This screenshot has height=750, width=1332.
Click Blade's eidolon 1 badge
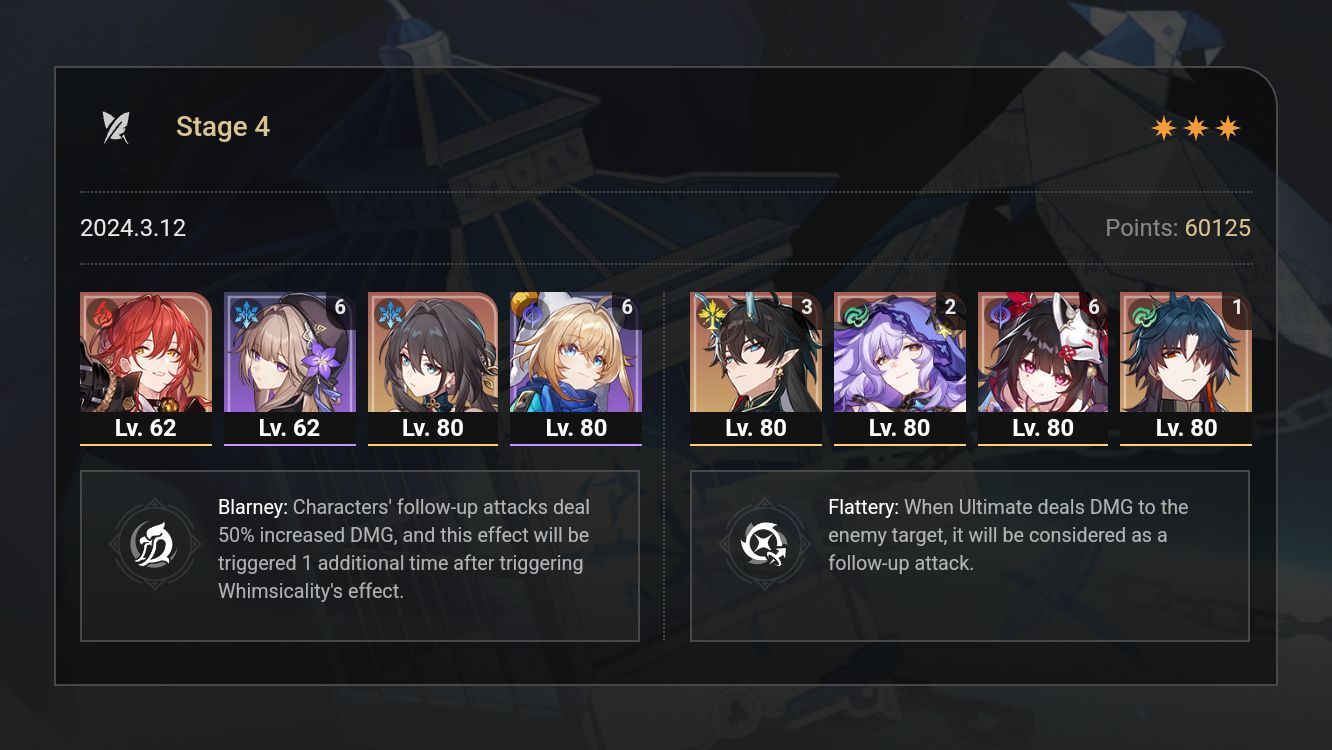[1237, 307]
